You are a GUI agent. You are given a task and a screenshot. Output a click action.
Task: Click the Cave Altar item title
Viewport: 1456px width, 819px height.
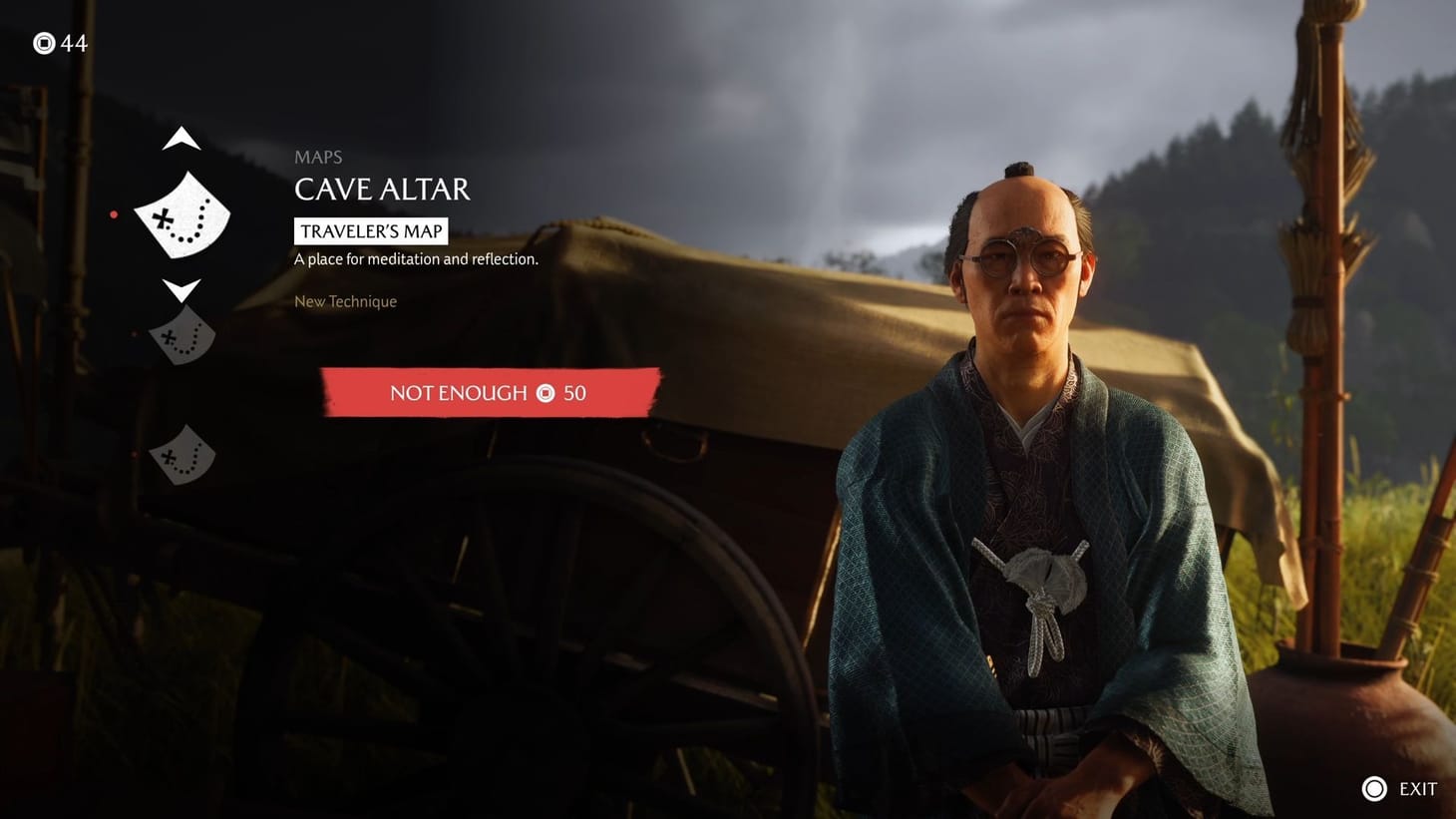pos(383,190)
